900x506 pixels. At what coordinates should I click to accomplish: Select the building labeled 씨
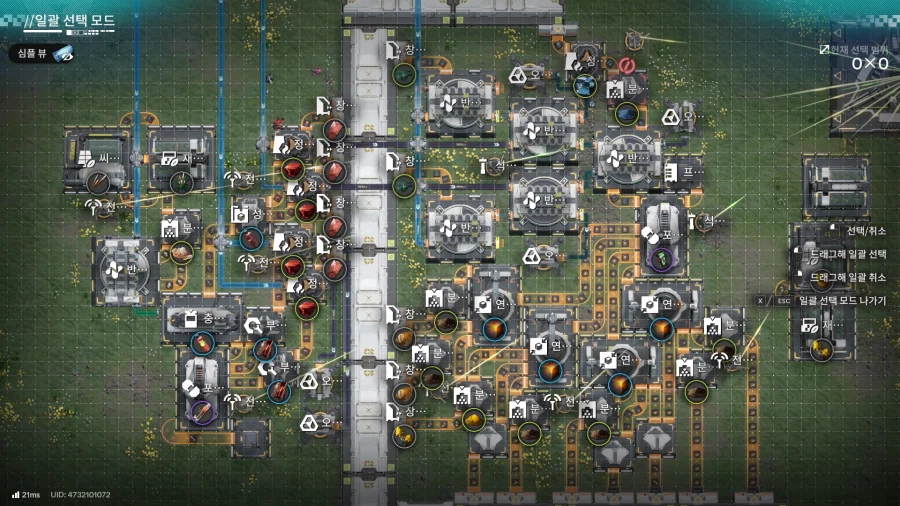pos(97,160)
